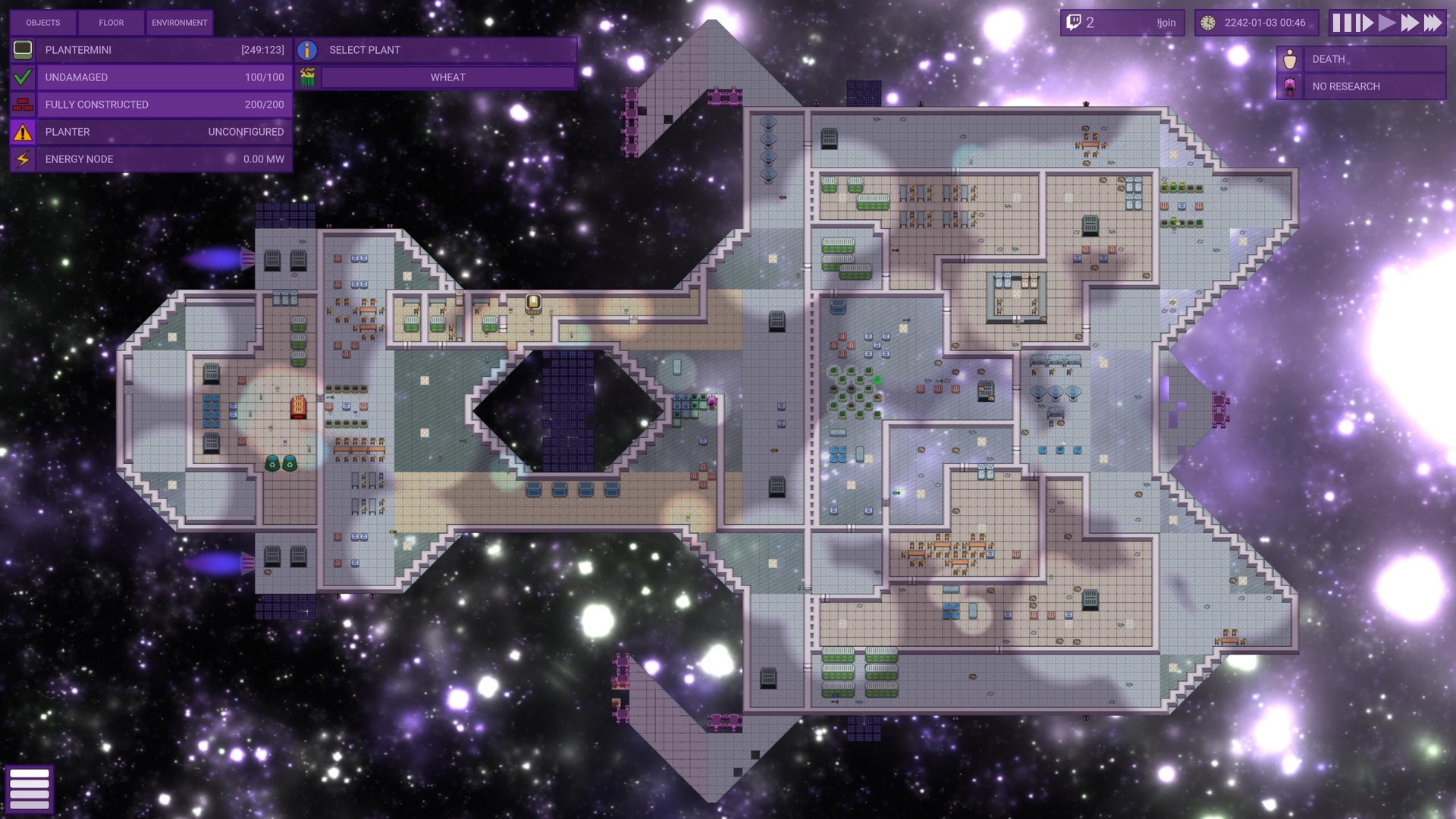The height and width of the screenshot is (819, 1456).
Task: Open the No Research alert
Action: click(x=1362, y=86)
